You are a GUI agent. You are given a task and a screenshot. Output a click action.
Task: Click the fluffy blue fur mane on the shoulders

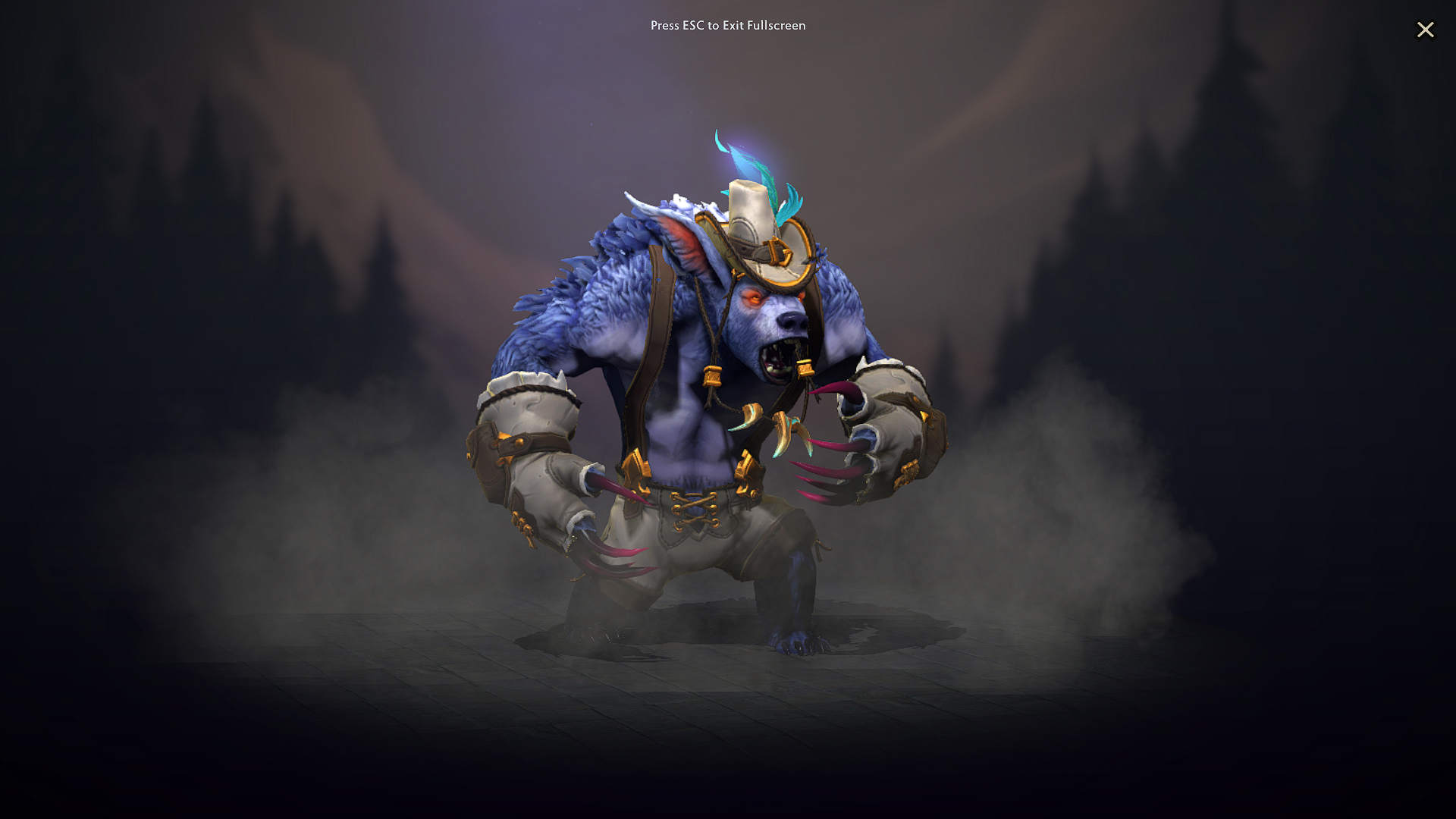599,288
